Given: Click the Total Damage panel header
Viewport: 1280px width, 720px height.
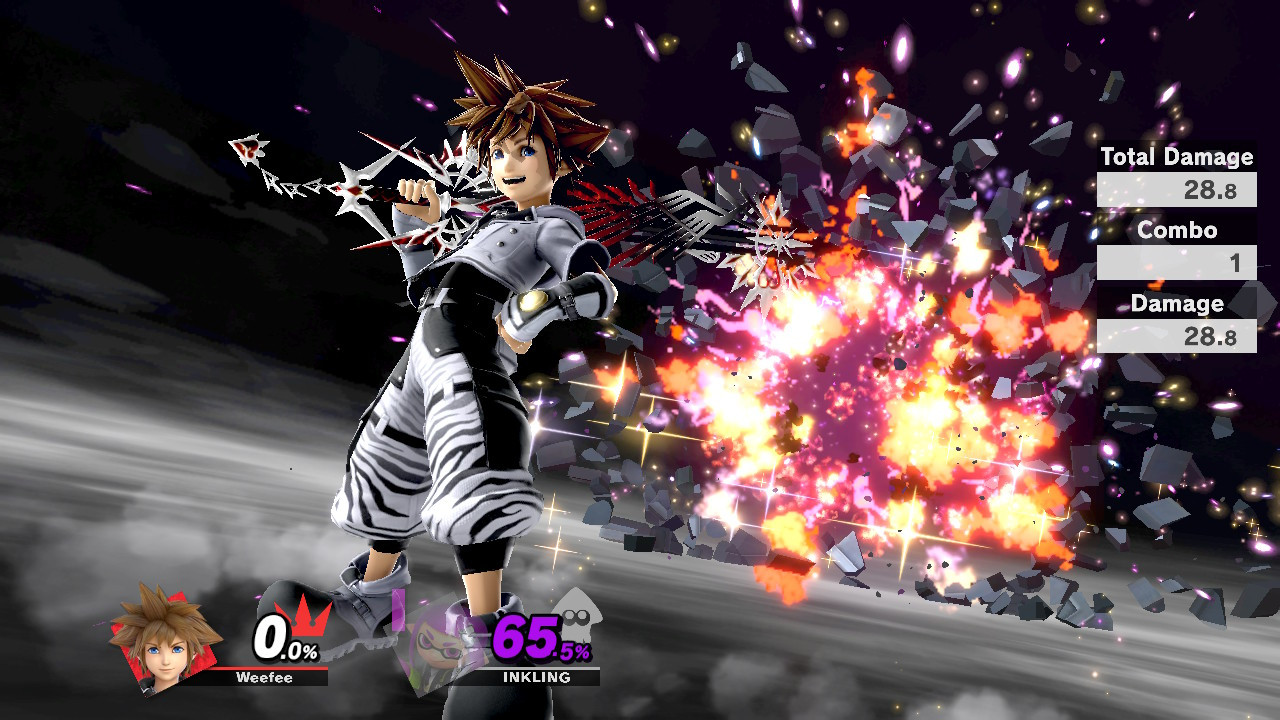Looking at the screenshot, I should point(1176,157).
